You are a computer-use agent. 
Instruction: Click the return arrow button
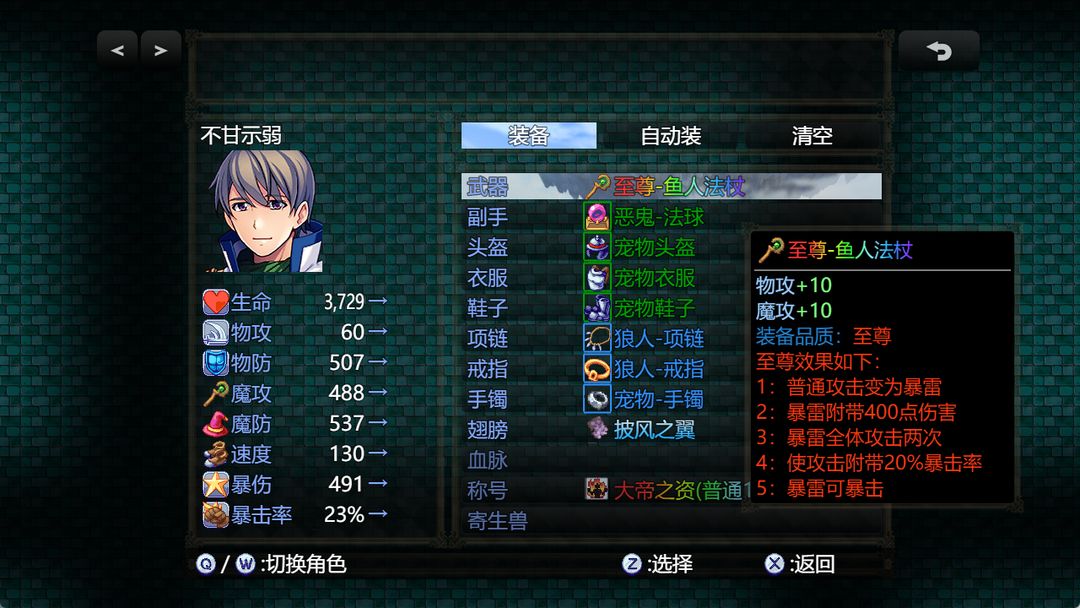coord(938,50)
